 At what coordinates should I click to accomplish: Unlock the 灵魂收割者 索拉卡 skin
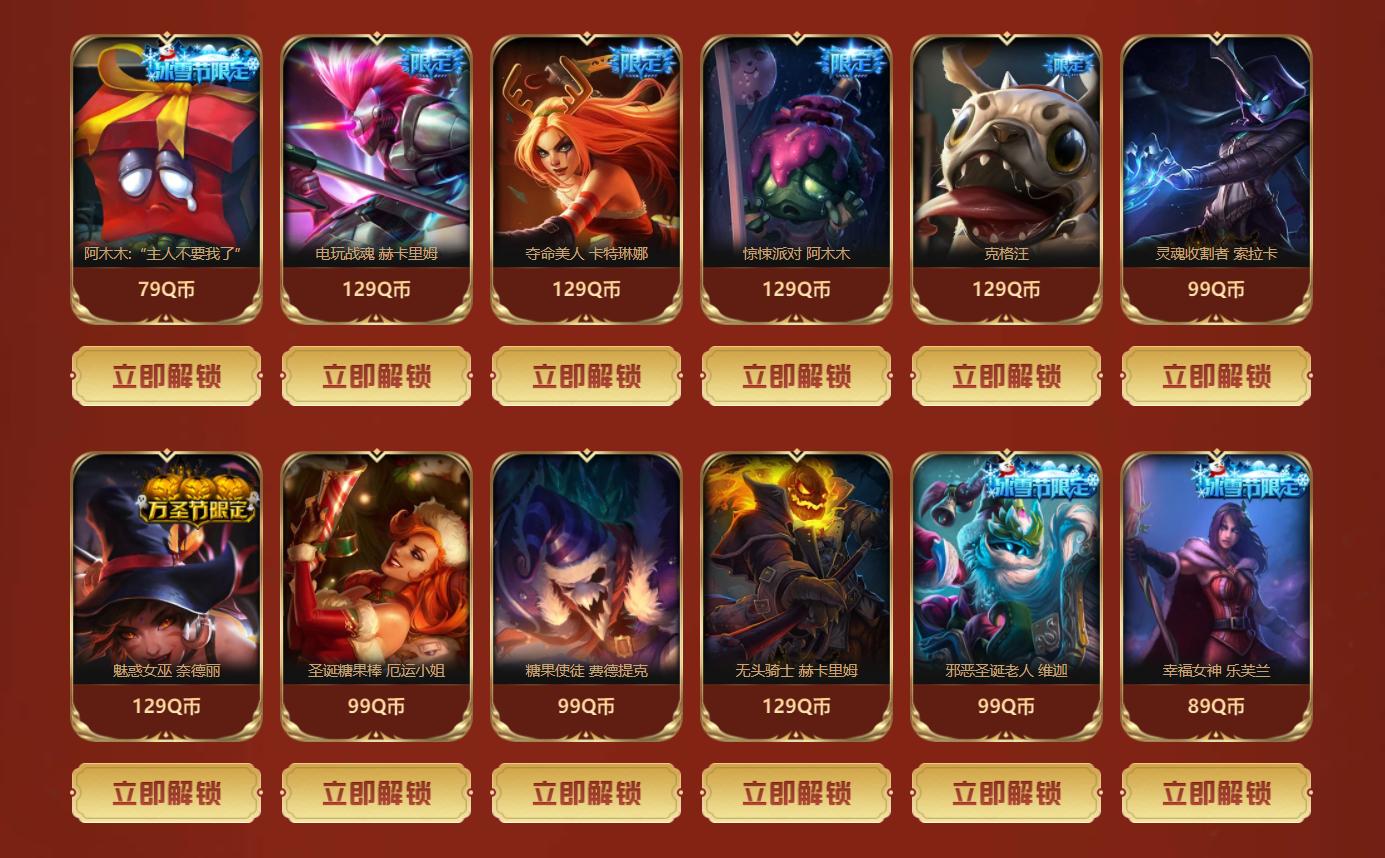[1216, 374]
